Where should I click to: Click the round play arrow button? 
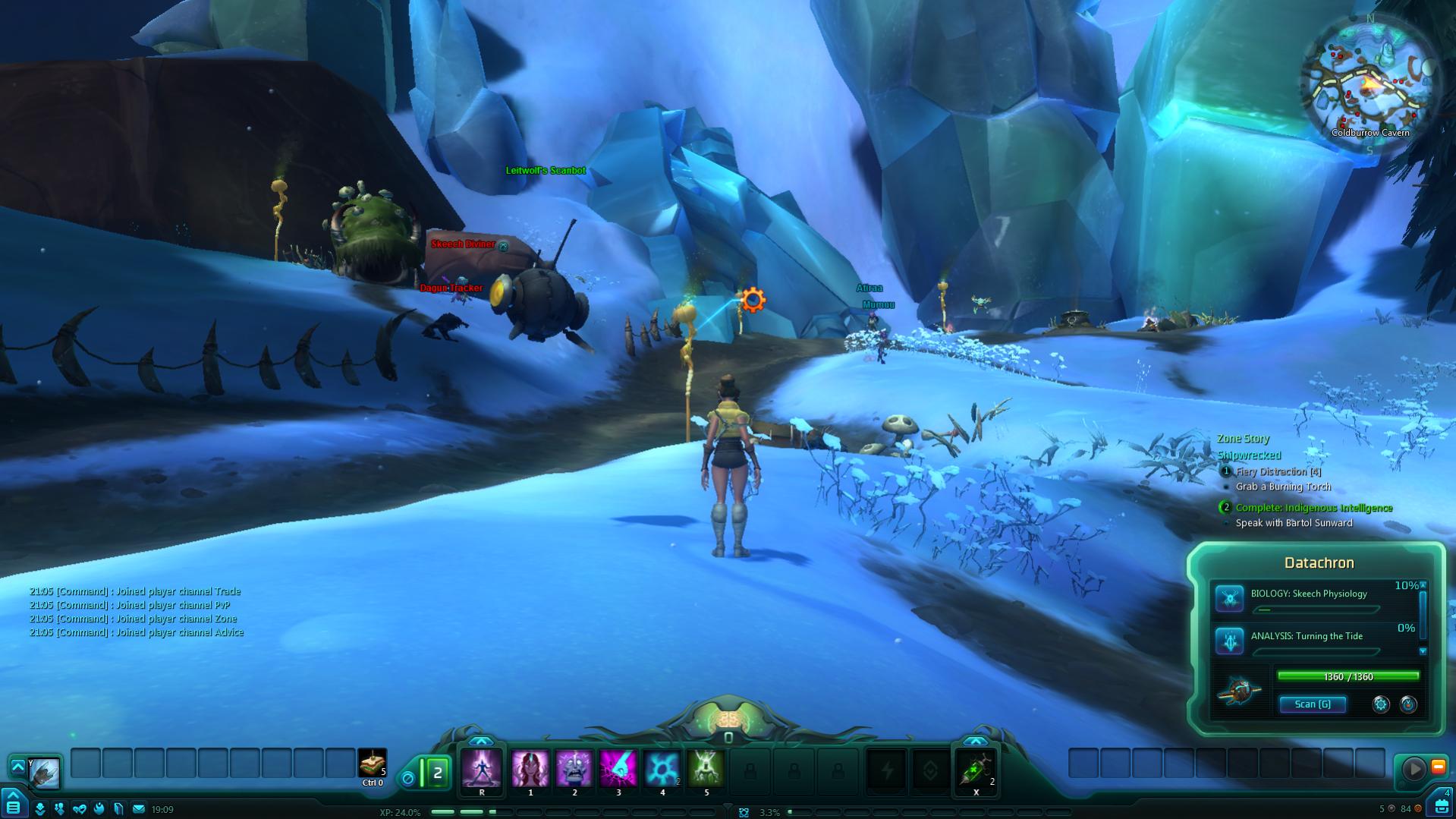pos(1414,769)
